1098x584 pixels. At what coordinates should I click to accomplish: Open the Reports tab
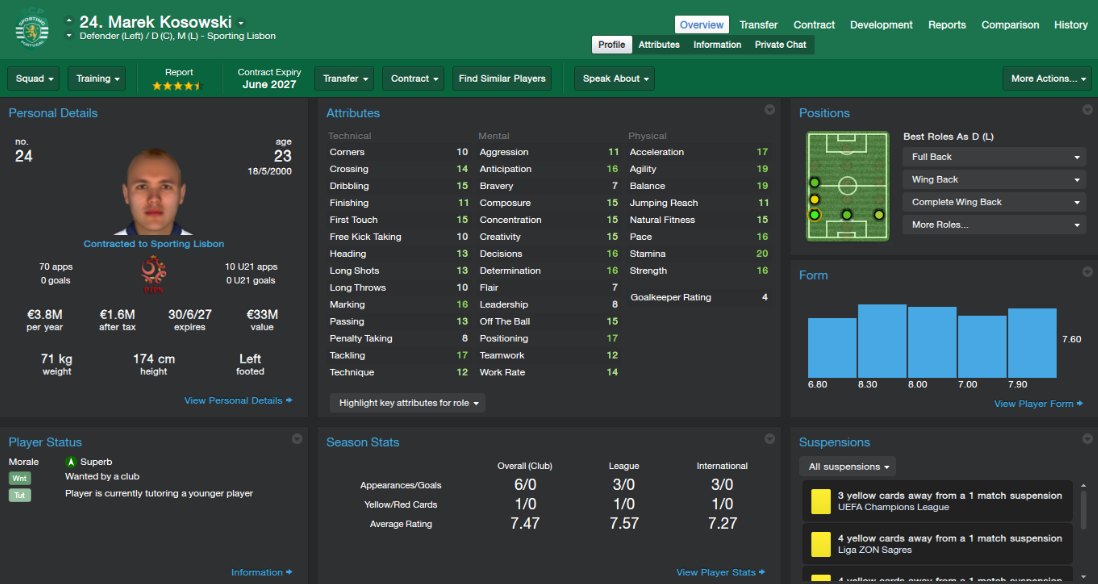click(x=946, y=25)
